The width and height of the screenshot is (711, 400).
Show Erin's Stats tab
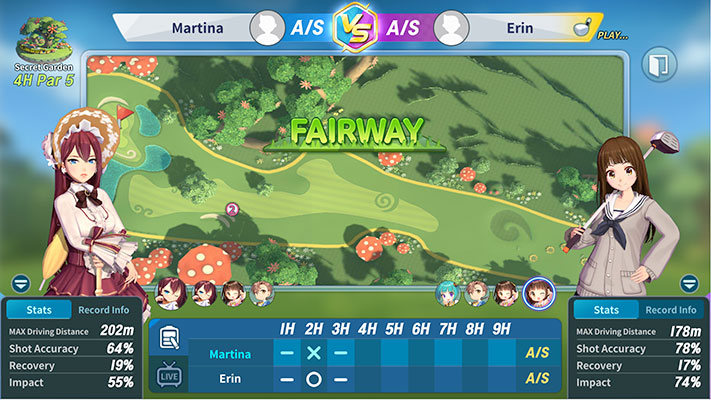[x=605, y=310]
